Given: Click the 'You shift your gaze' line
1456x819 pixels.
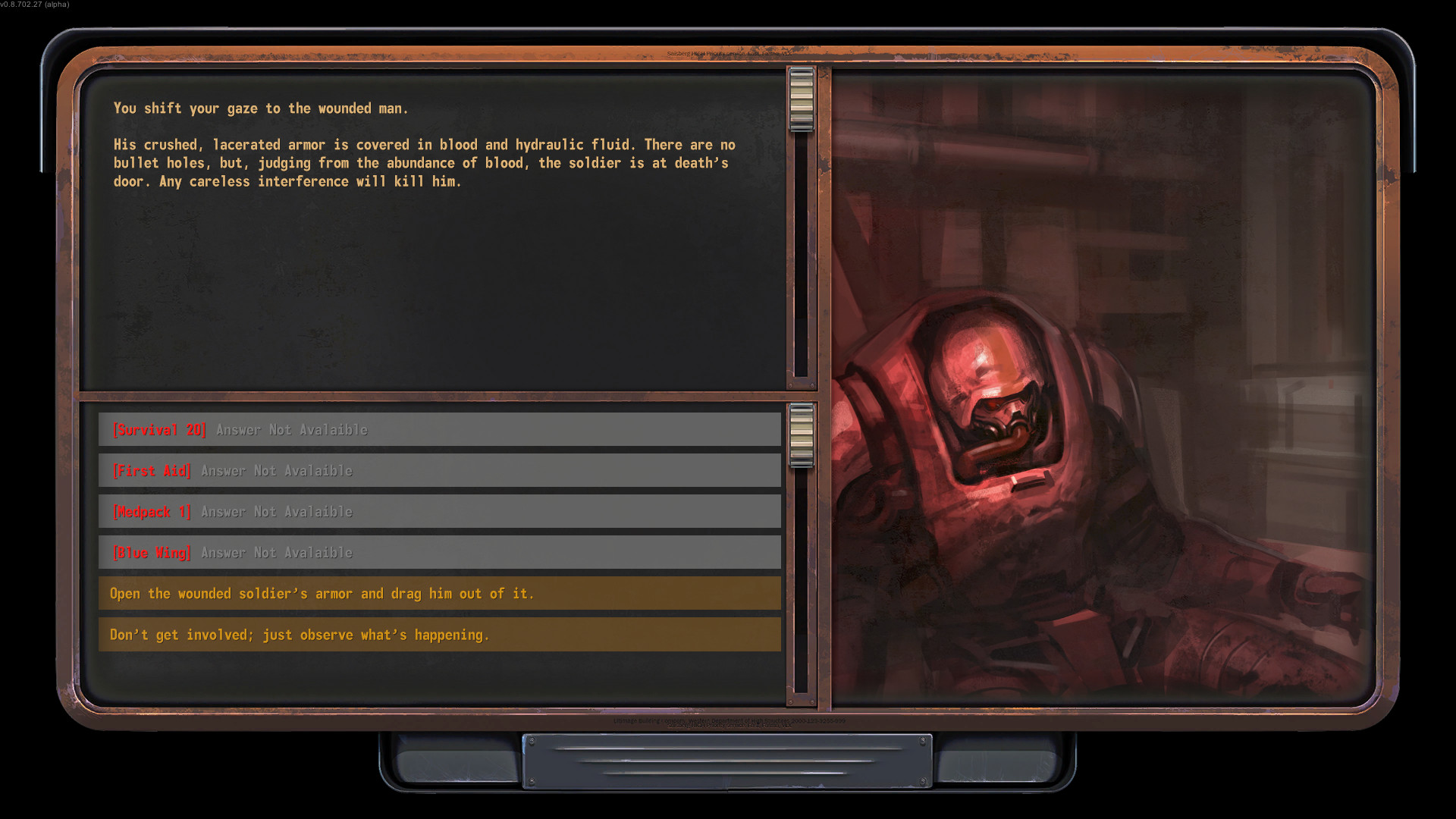Looking at the screenshot, I should [260, 108].
